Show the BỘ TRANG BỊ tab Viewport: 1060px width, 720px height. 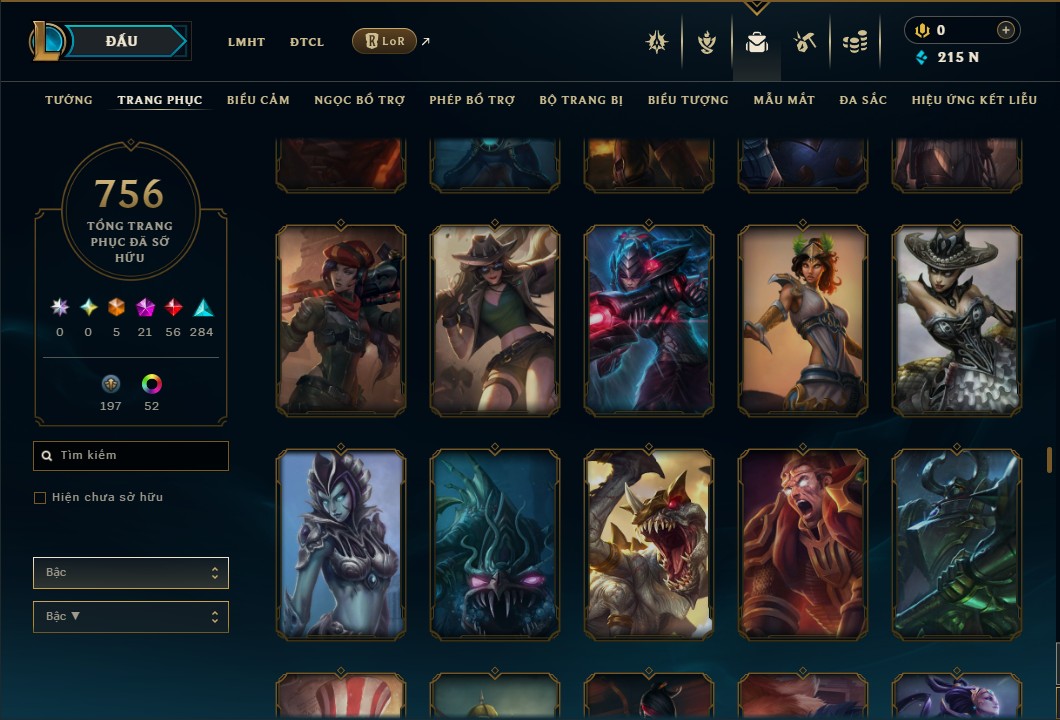tap(581, 100)
